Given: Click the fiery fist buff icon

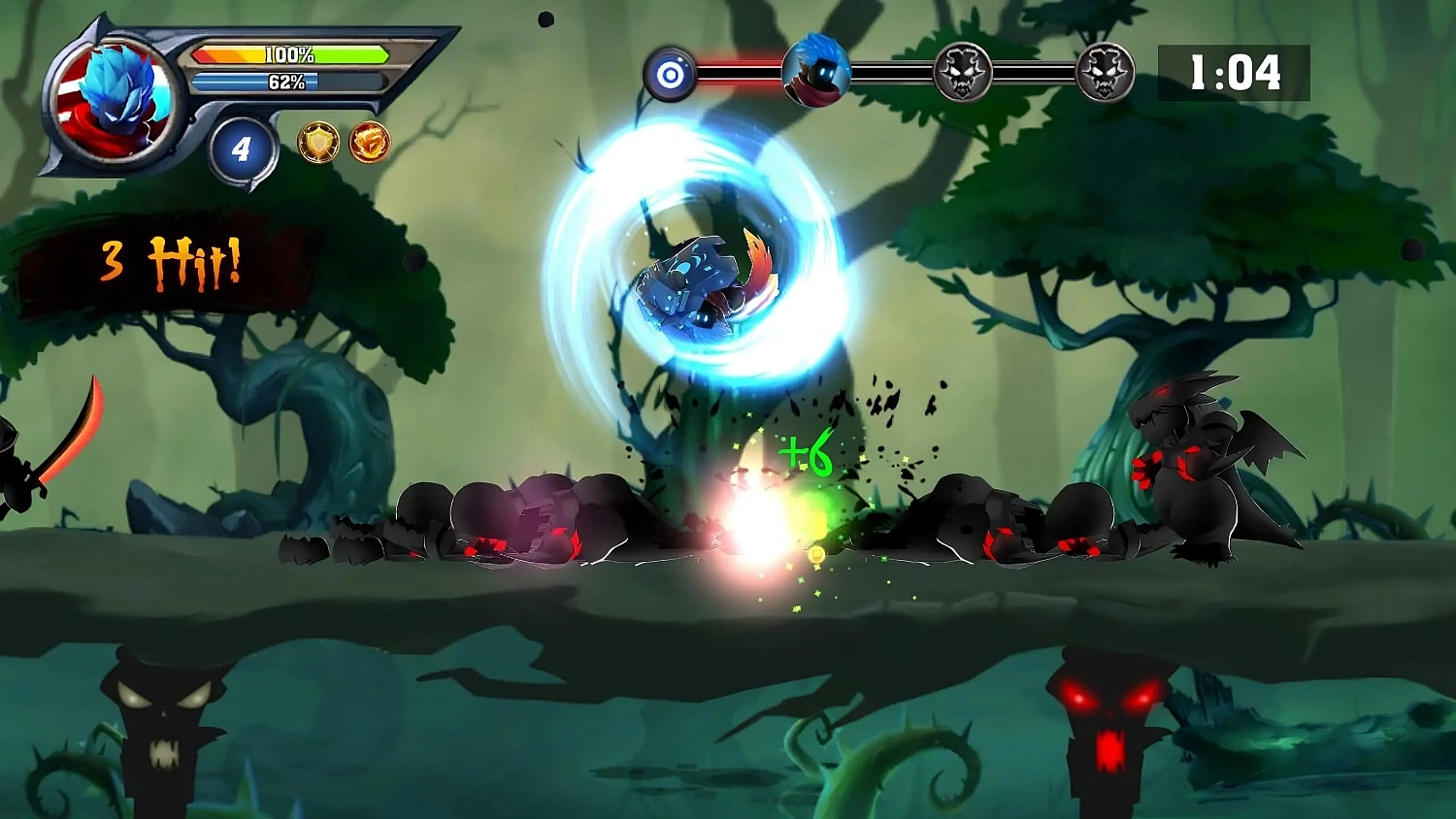Looking at the screenshot, I should tap(370, 144).
